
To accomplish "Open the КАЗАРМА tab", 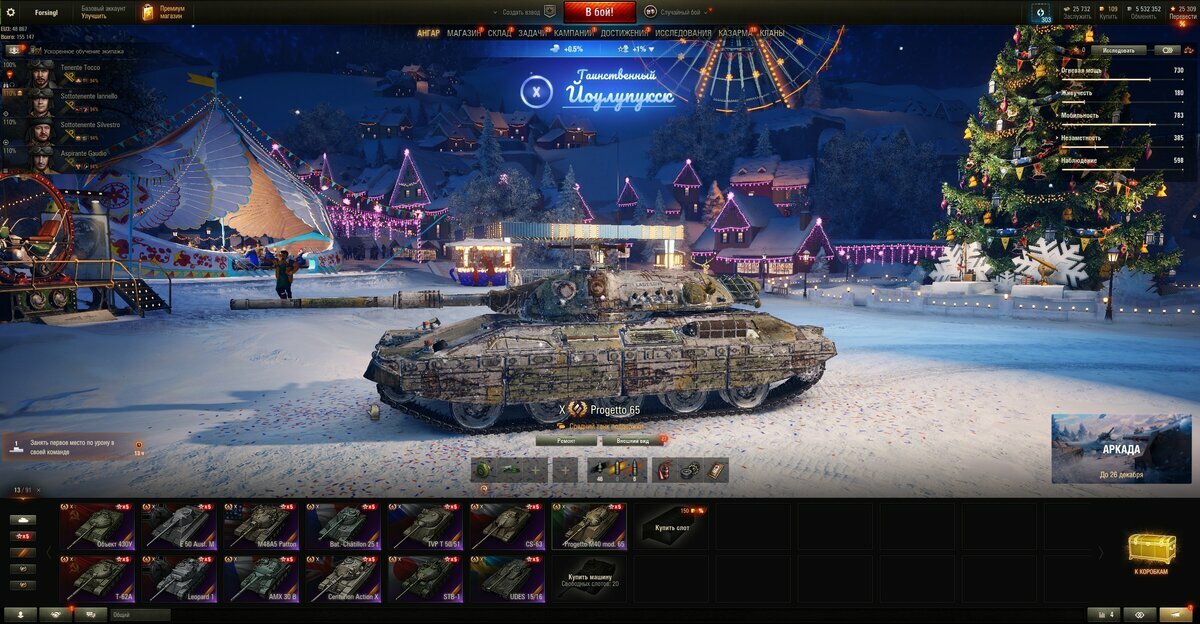I will point(736,33).
